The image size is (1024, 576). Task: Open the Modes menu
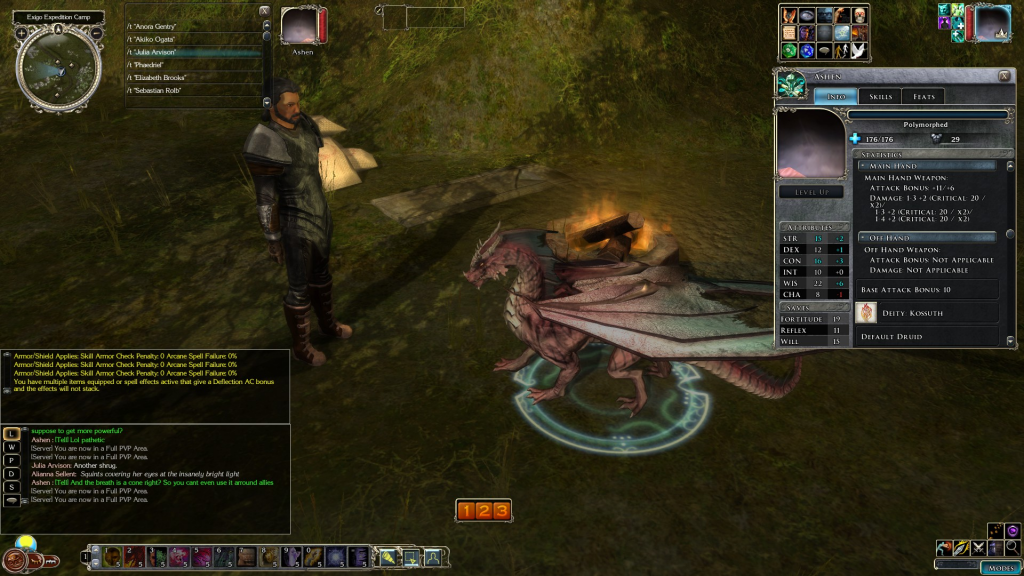point(1000,567)
